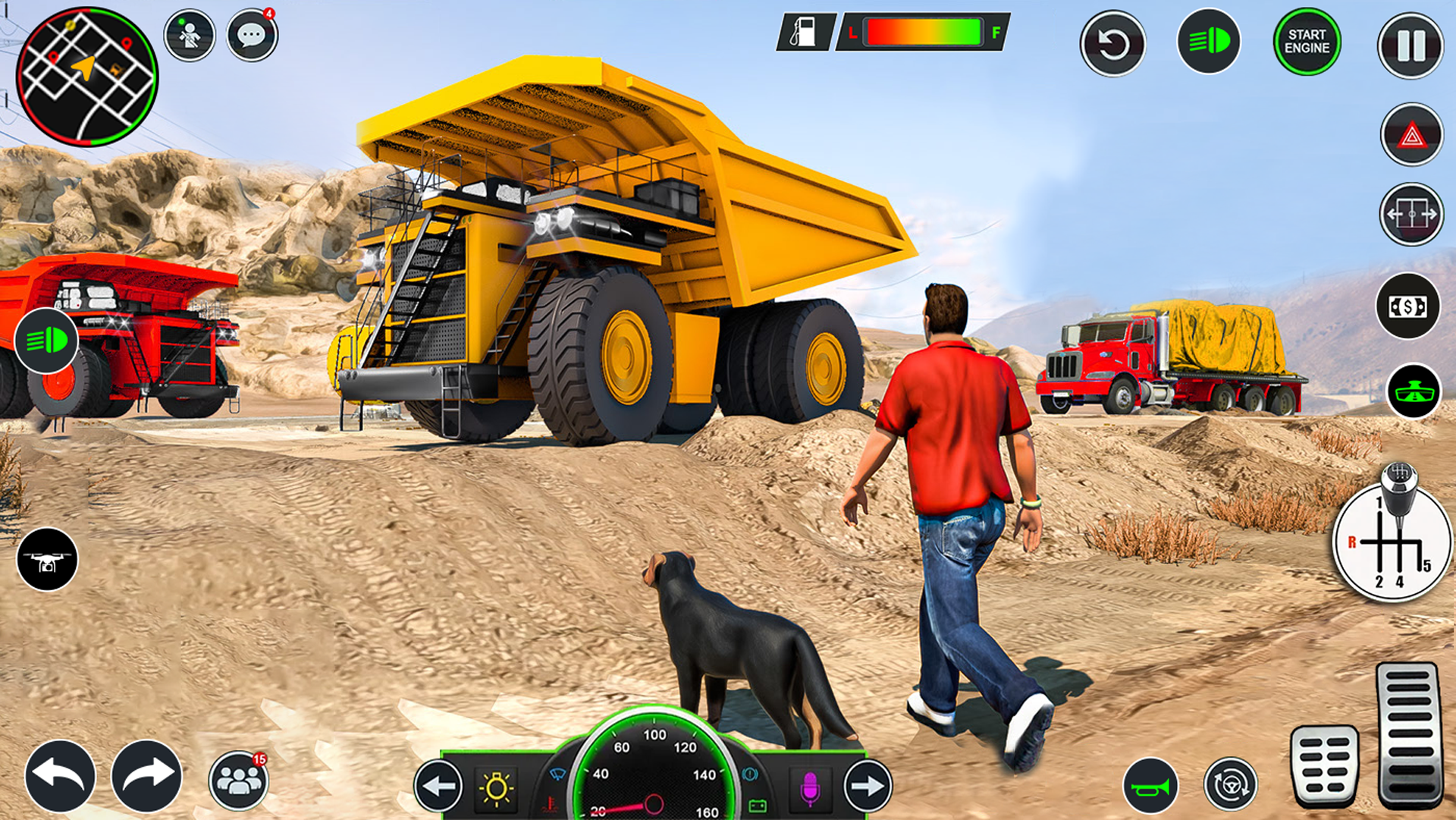Change the steering mode wheel icon

tap(1230, 784)
